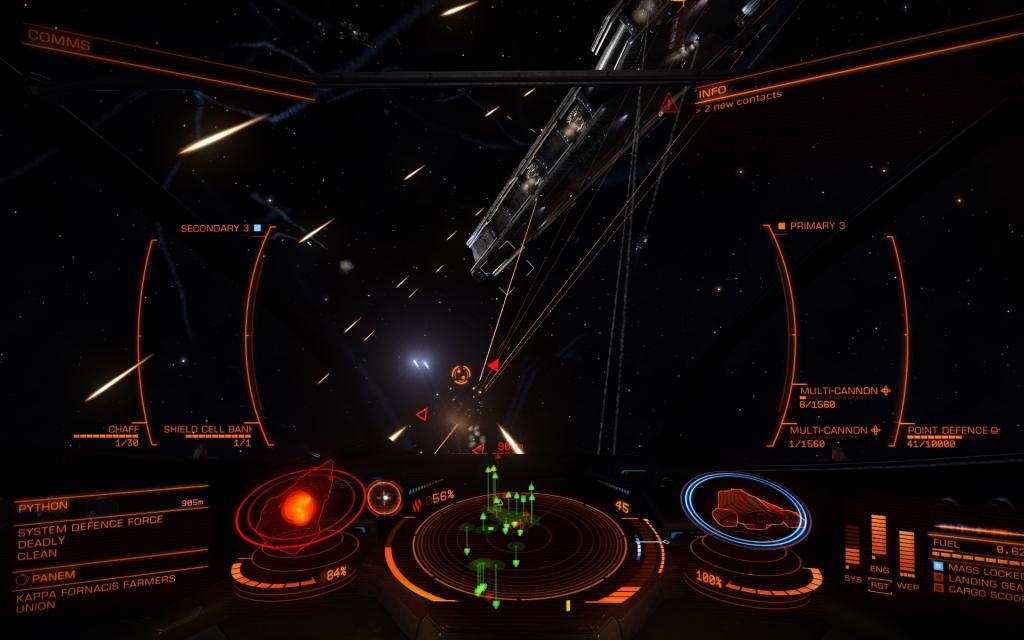Image resolution: width=1024 pixels, height=640 pixels.
Task: Click your own ship's shield hologram
Action: (x=747, y=511)
